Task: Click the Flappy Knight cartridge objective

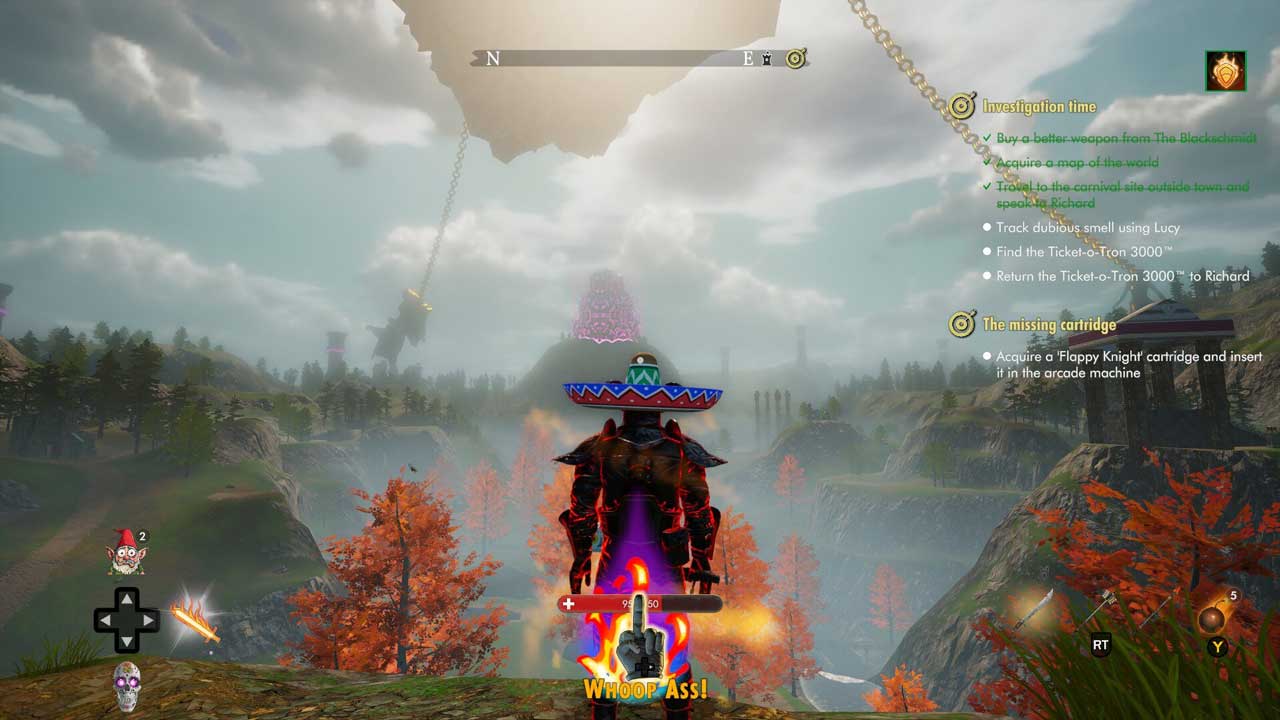Action: 1128,364
